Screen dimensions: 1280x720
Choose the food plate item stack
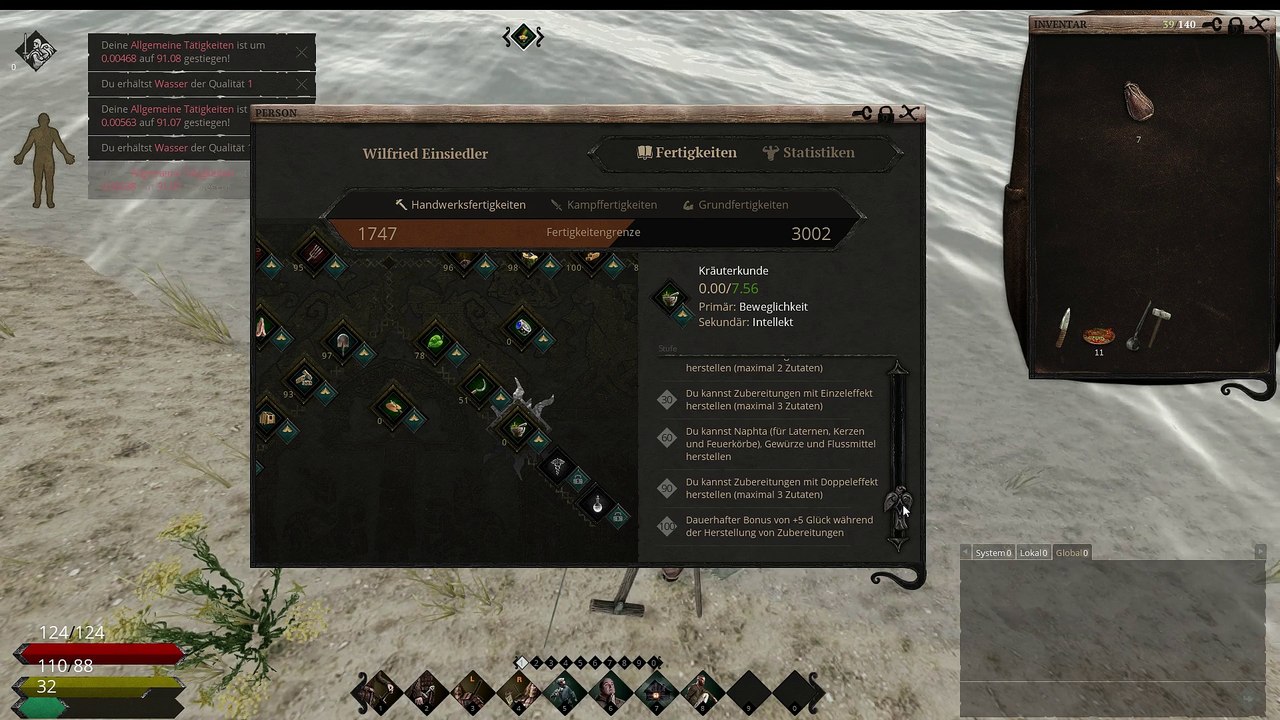(1099, 334)
